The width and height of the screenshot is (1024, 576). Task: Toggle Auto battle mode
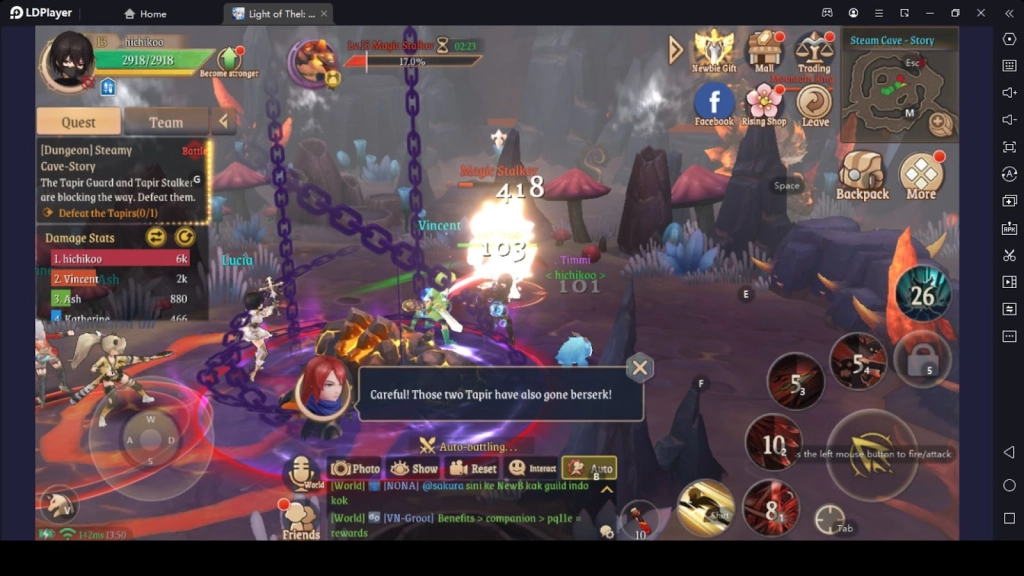click(x=589, y=468)
